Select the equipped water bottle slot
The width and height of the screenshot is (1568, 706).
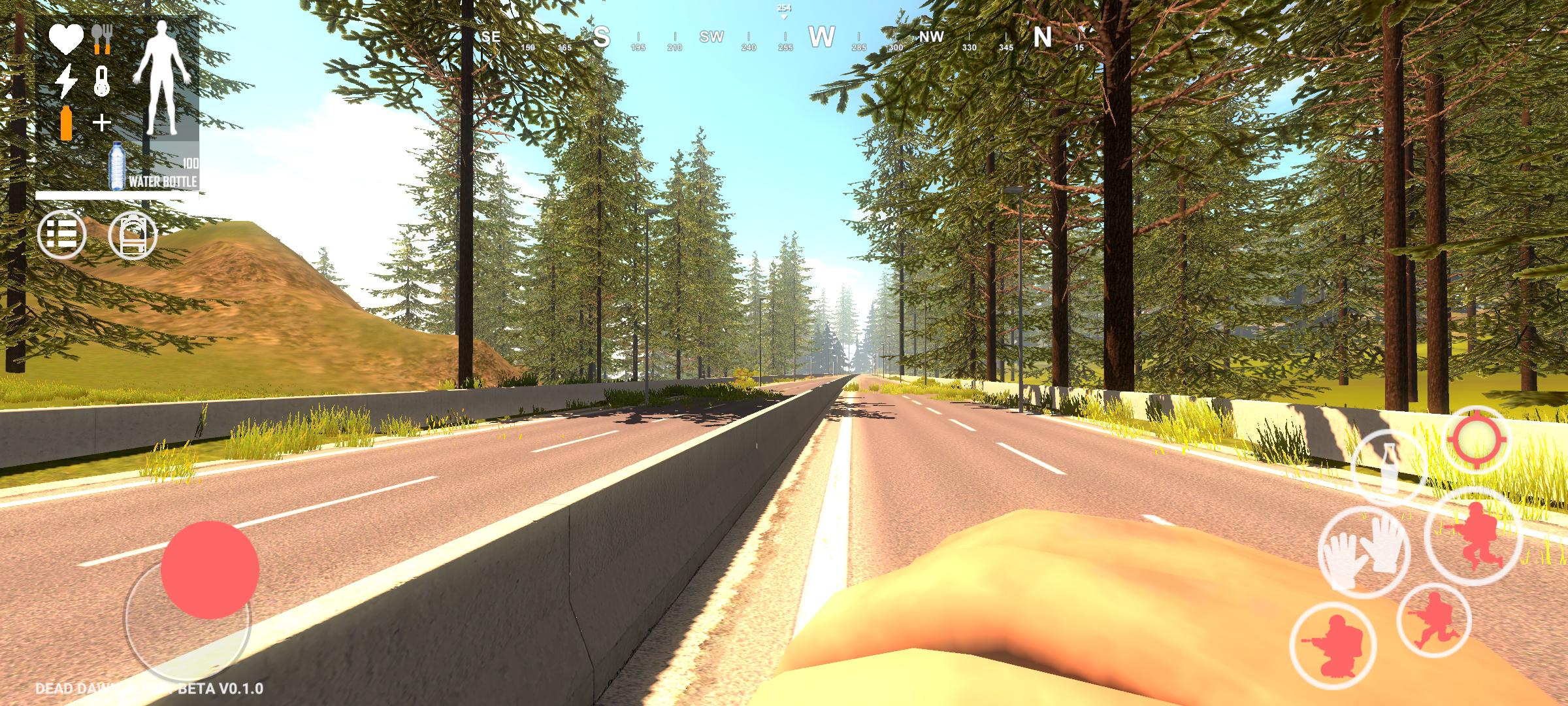click(x=154, y=167)
